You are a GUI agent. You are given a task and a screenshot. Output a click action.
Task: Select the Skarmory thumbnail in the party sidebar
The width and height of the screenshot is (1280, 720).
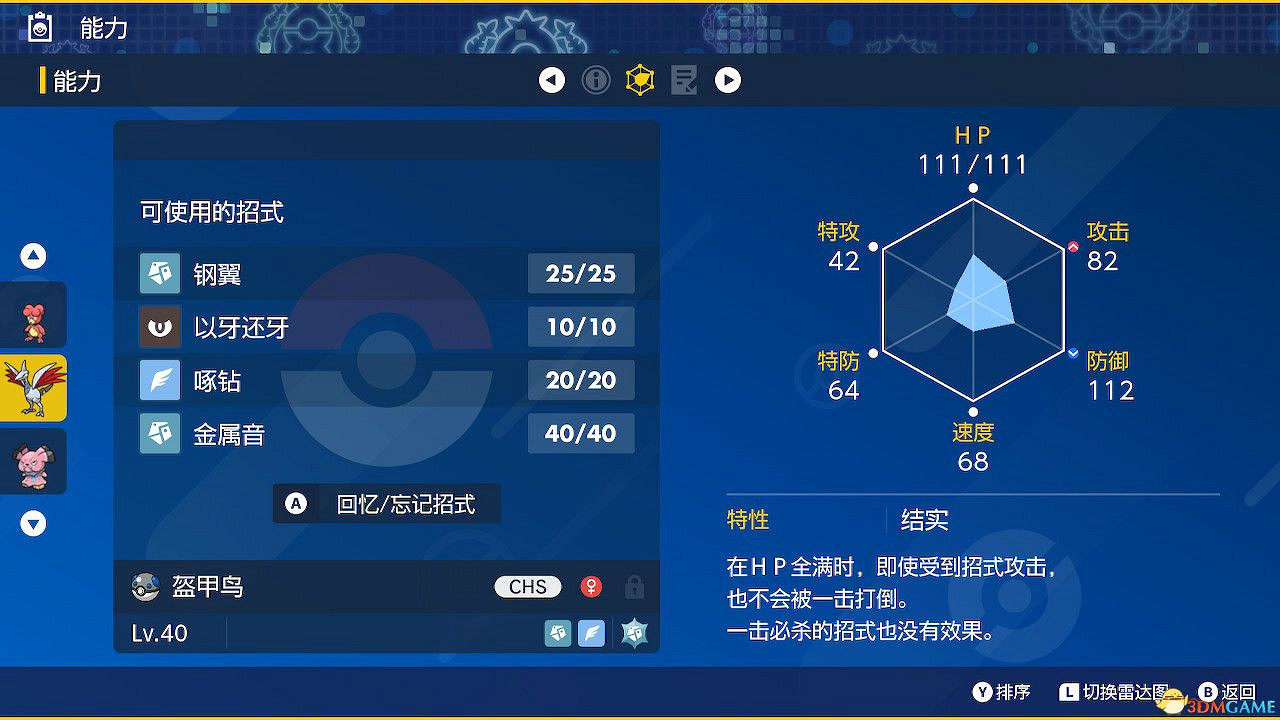pos(33,387)
